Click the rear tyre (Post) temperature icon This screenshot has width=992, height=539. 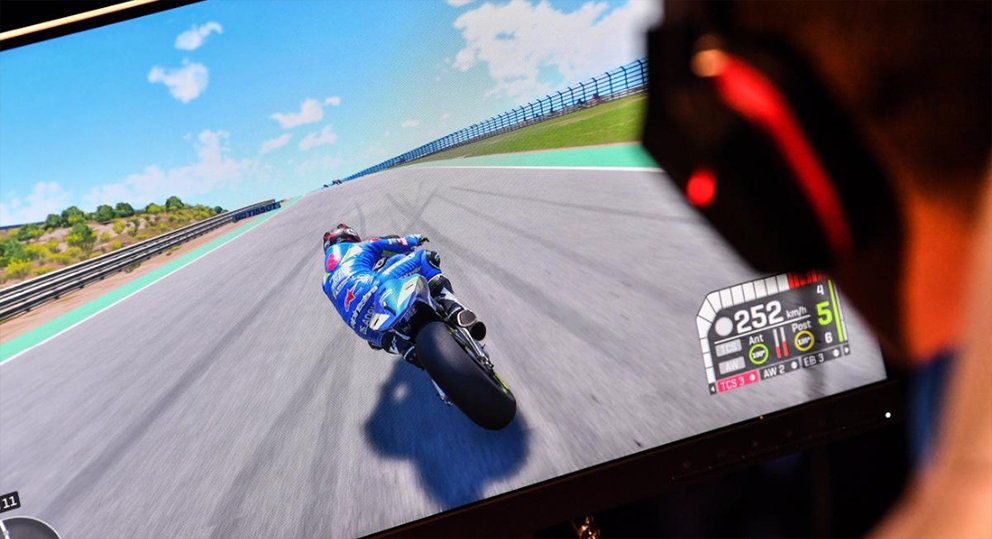pyautogui.click(x=803, y=339)
